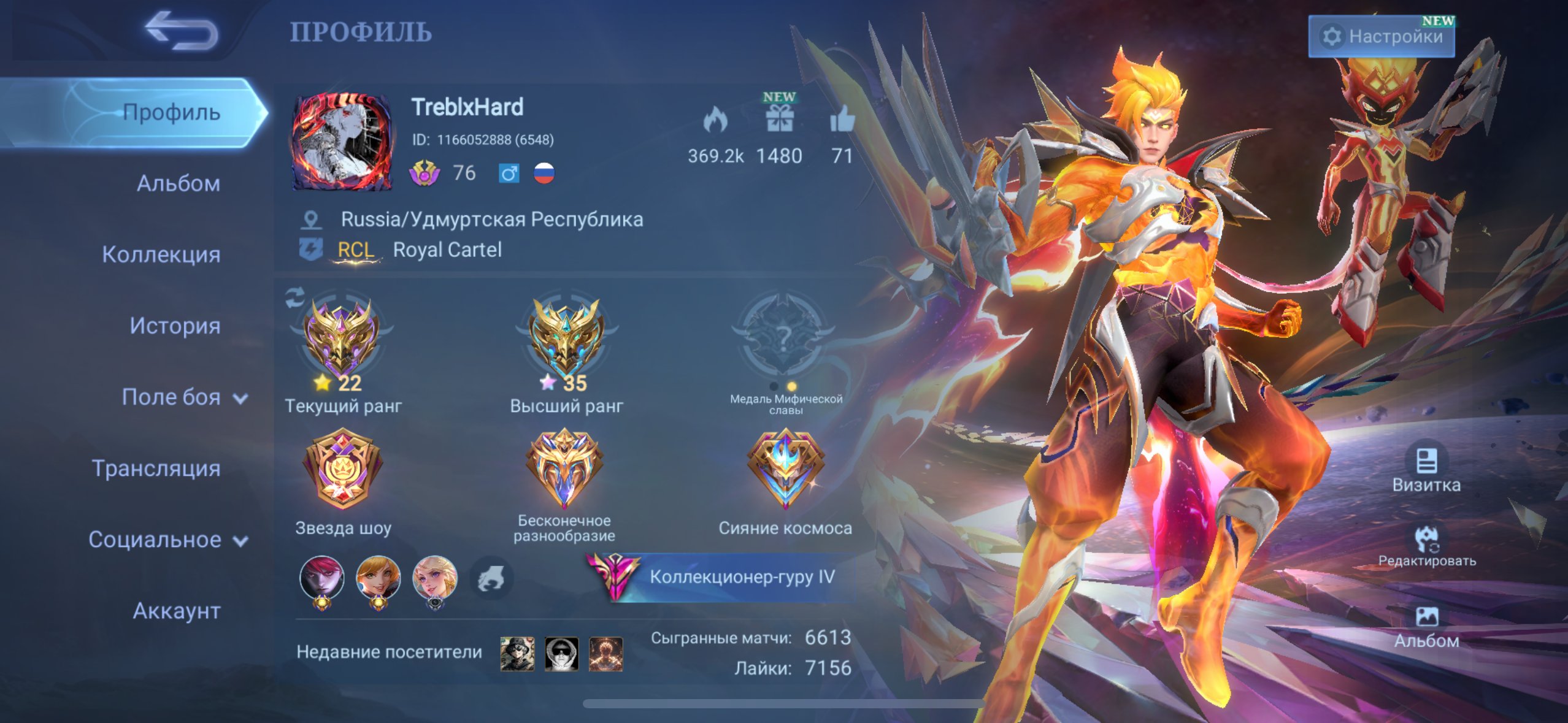Go back using the arrow button
Screen dimensions: 1568x723
(x=181, y=31)
